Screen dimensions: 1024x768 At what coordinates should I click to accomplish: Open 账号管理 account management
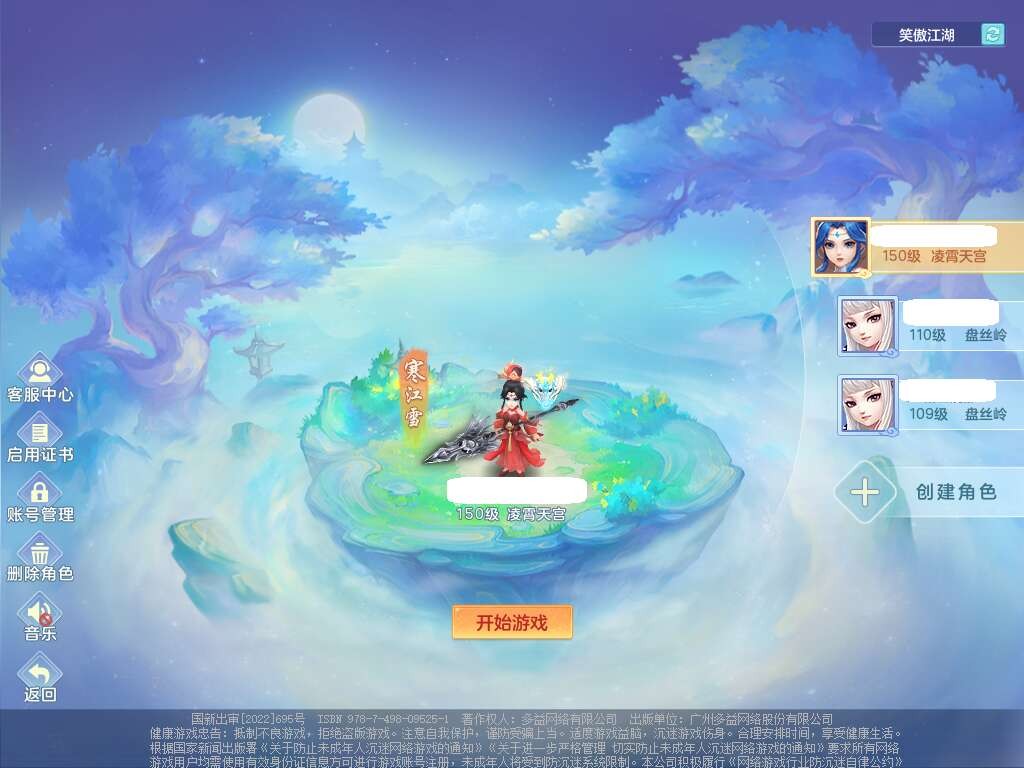(x=40, y=493)
